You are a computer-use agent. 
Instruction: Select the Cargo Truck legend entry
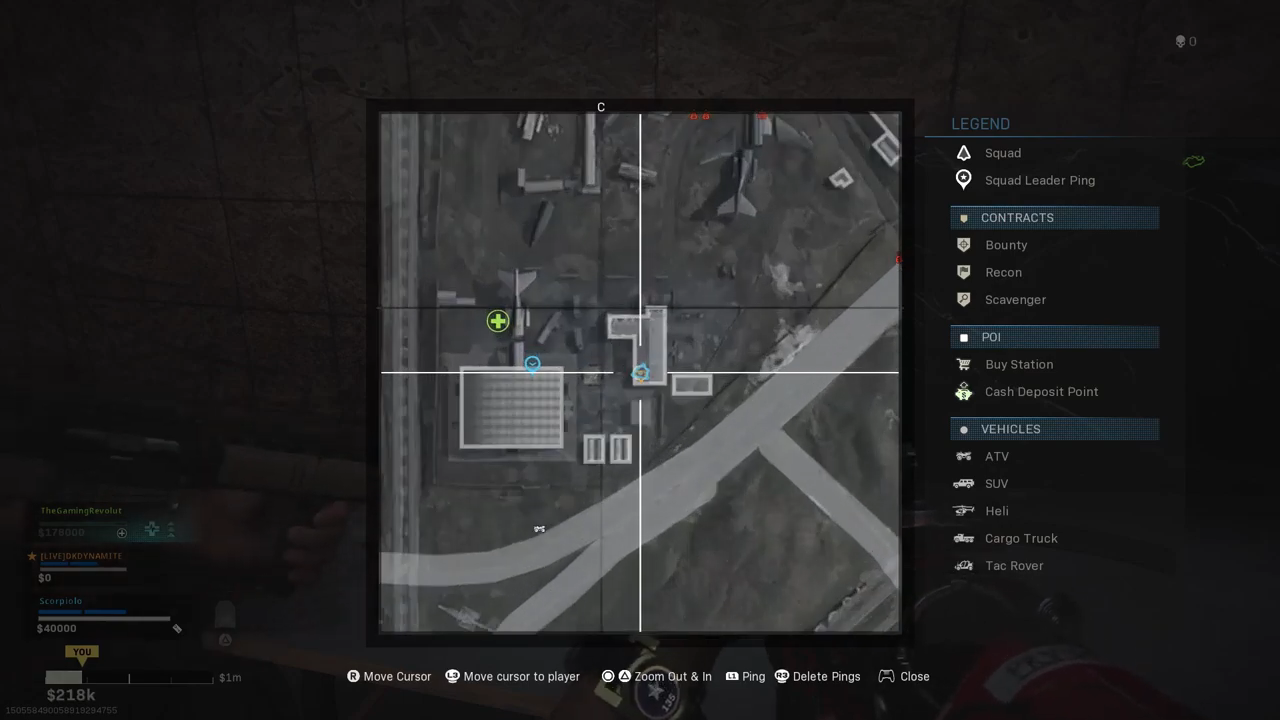click(1020, 538)
